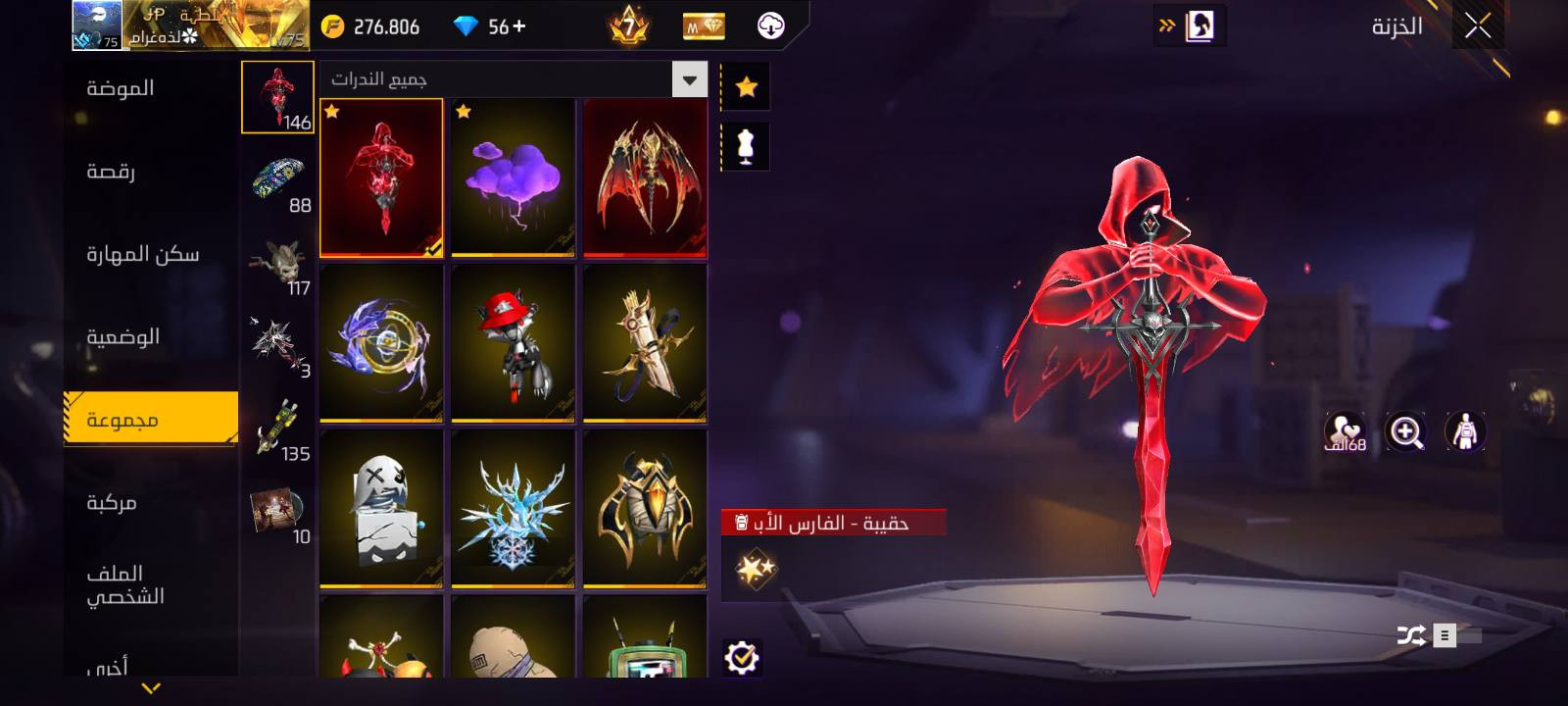This screenshot has height=706, width=1568.
Task: Zoom in with the magnifier icon
Action: pos(1405,431)
